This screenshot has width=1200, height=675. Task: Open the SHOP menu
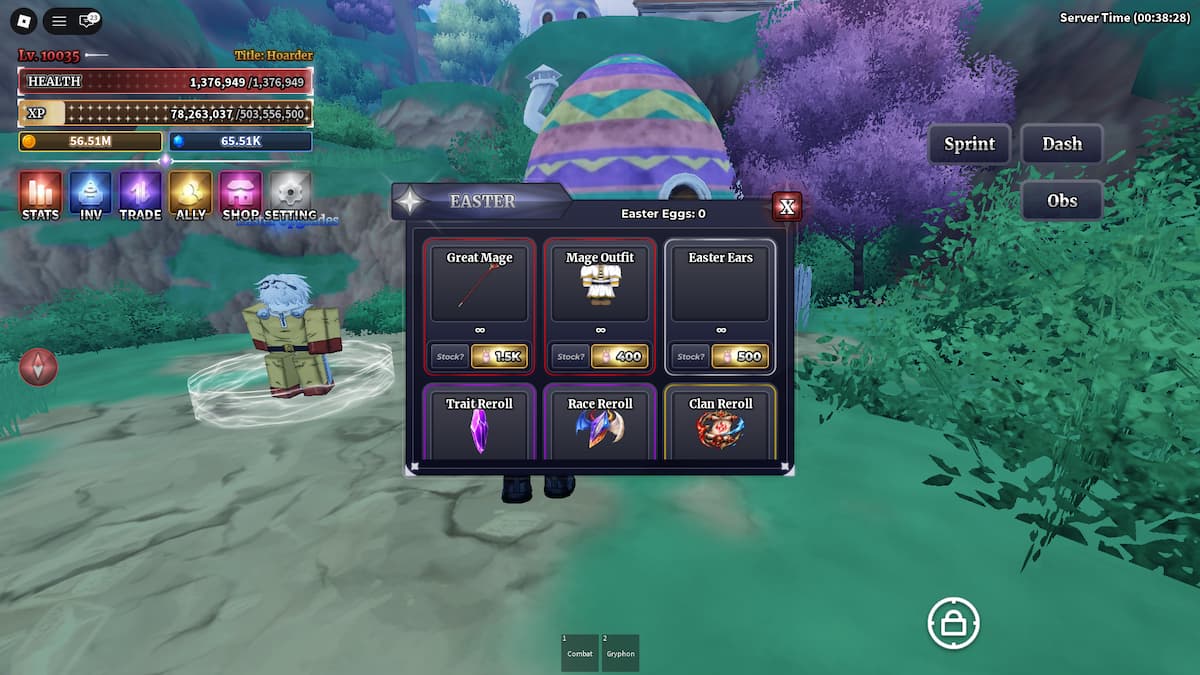240,194
